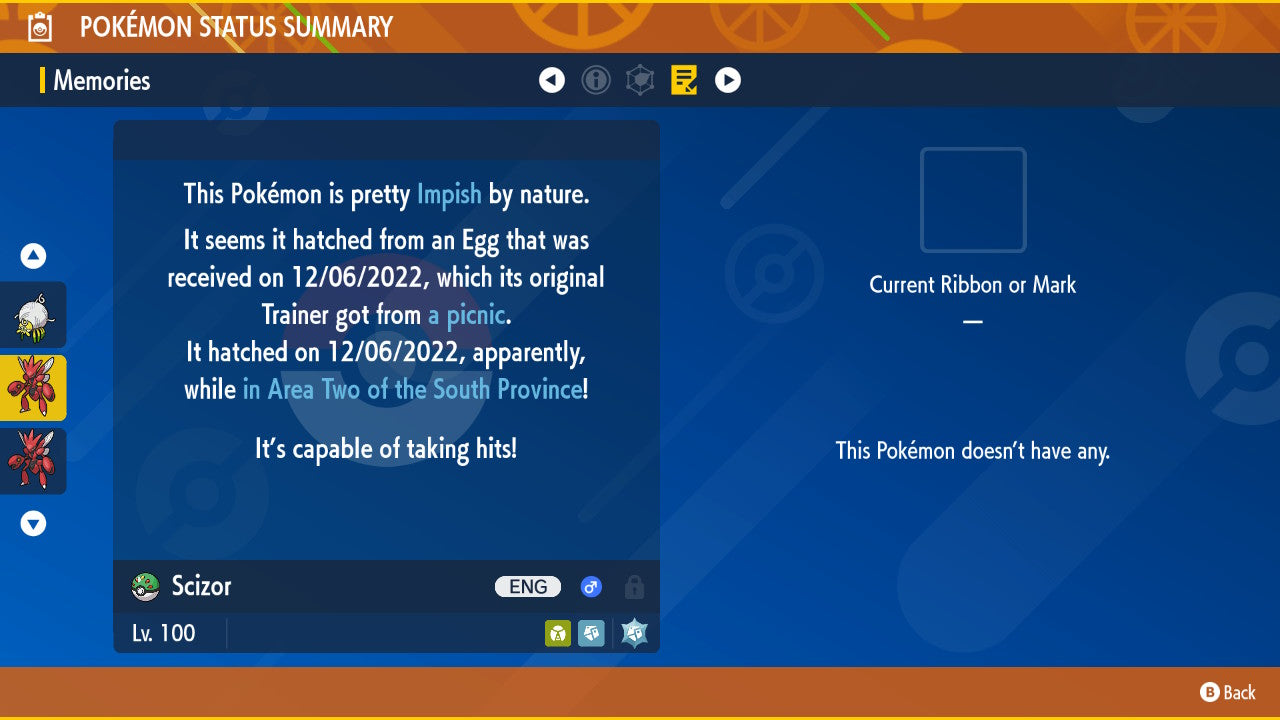Select the top Pokémon in the party list

33,315
